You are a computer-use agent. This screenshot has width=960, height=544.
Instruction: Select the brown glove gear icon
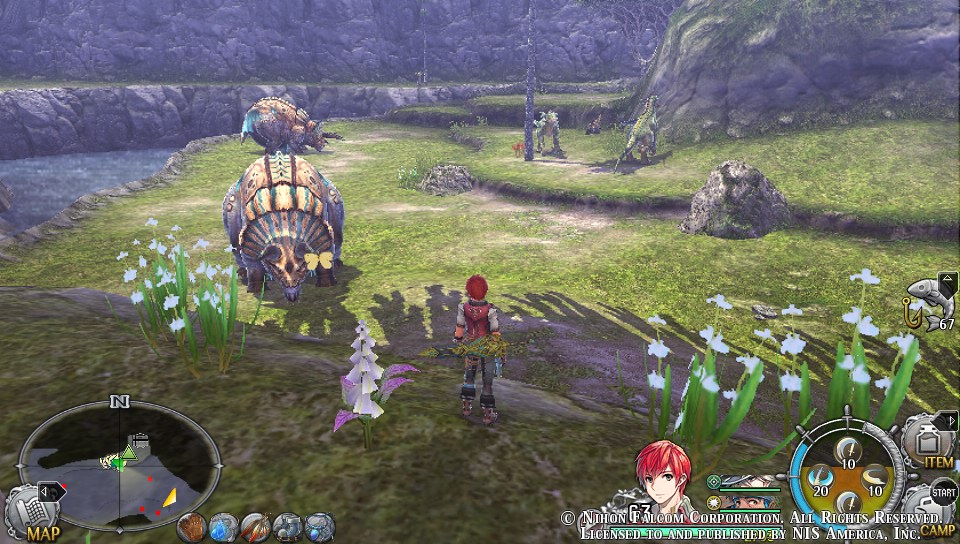coord(191,526)
